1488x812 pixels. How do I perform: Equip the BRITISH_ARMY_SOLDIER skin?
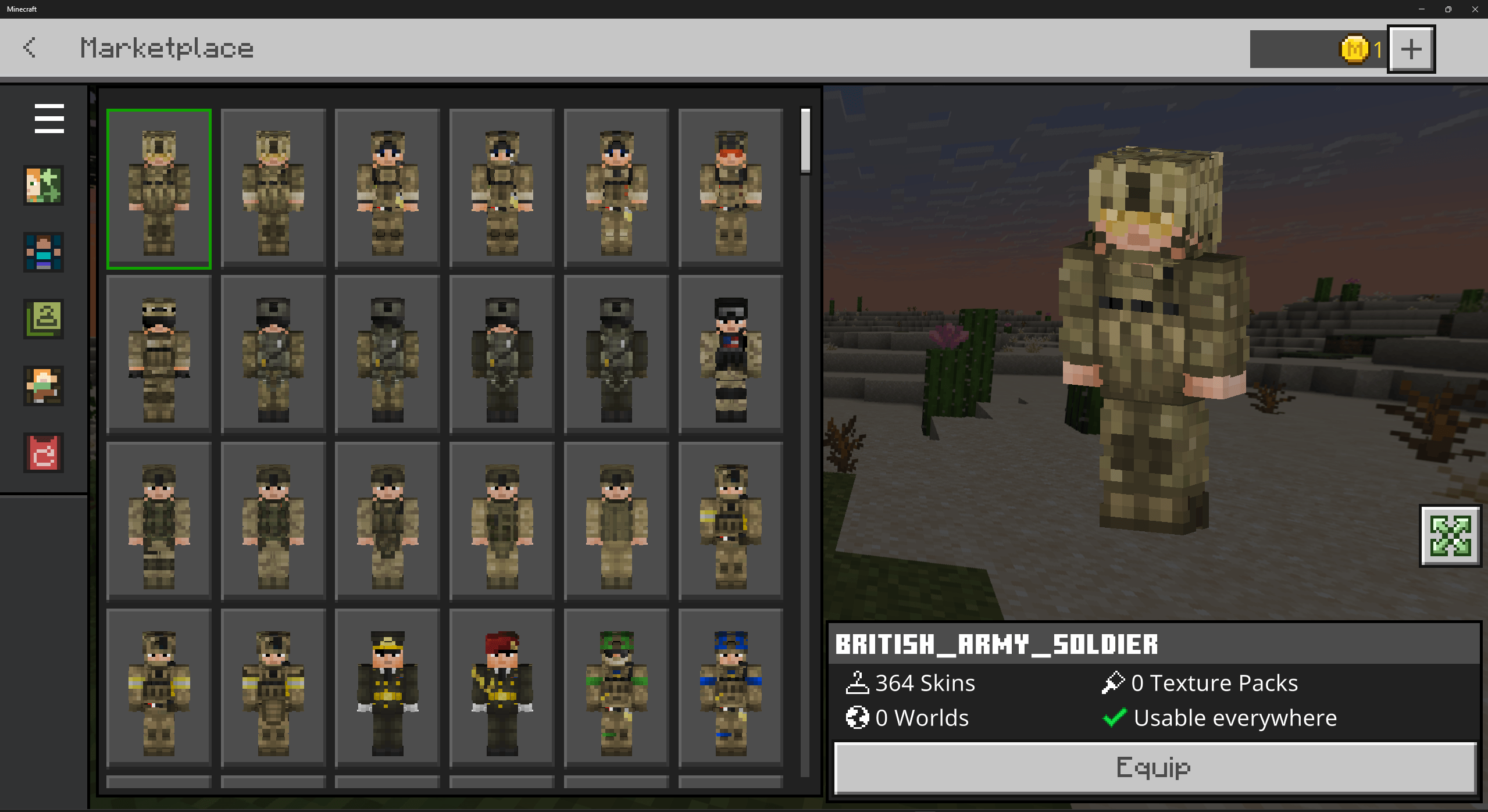coord(1153,768)
